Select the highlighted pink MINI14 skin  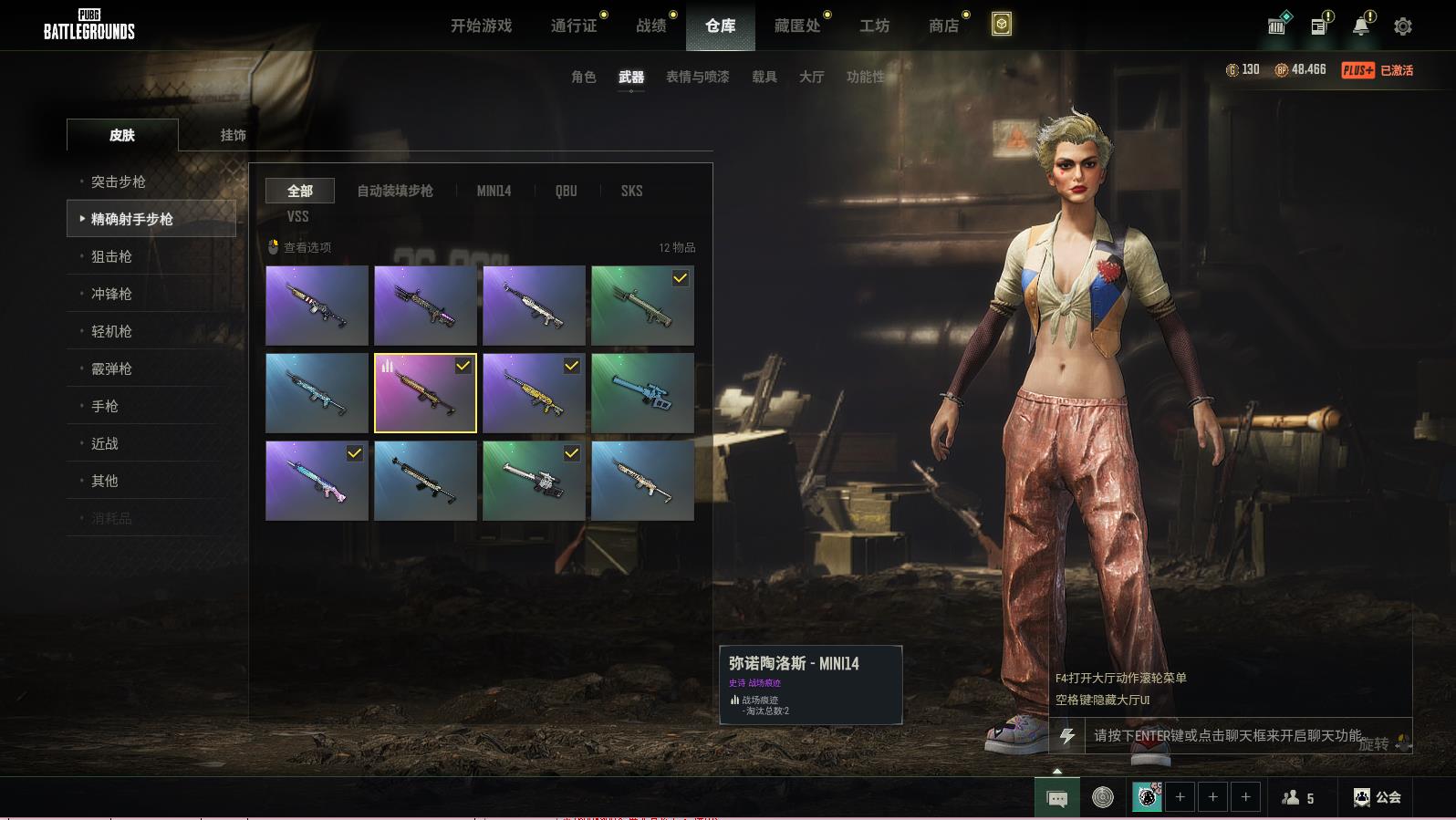(x=425, y=393)
